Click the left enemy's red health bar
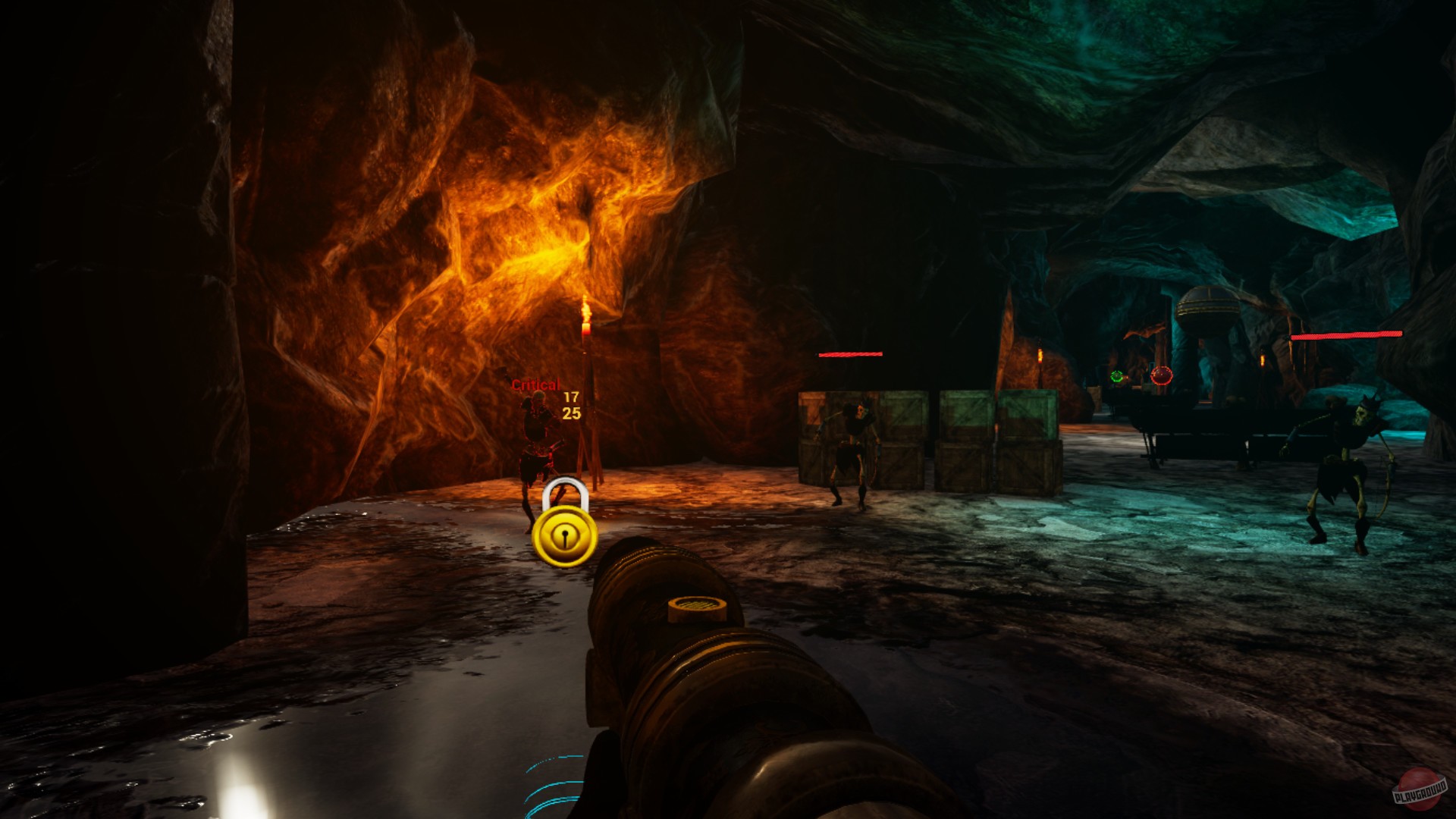 pos(849,353)
